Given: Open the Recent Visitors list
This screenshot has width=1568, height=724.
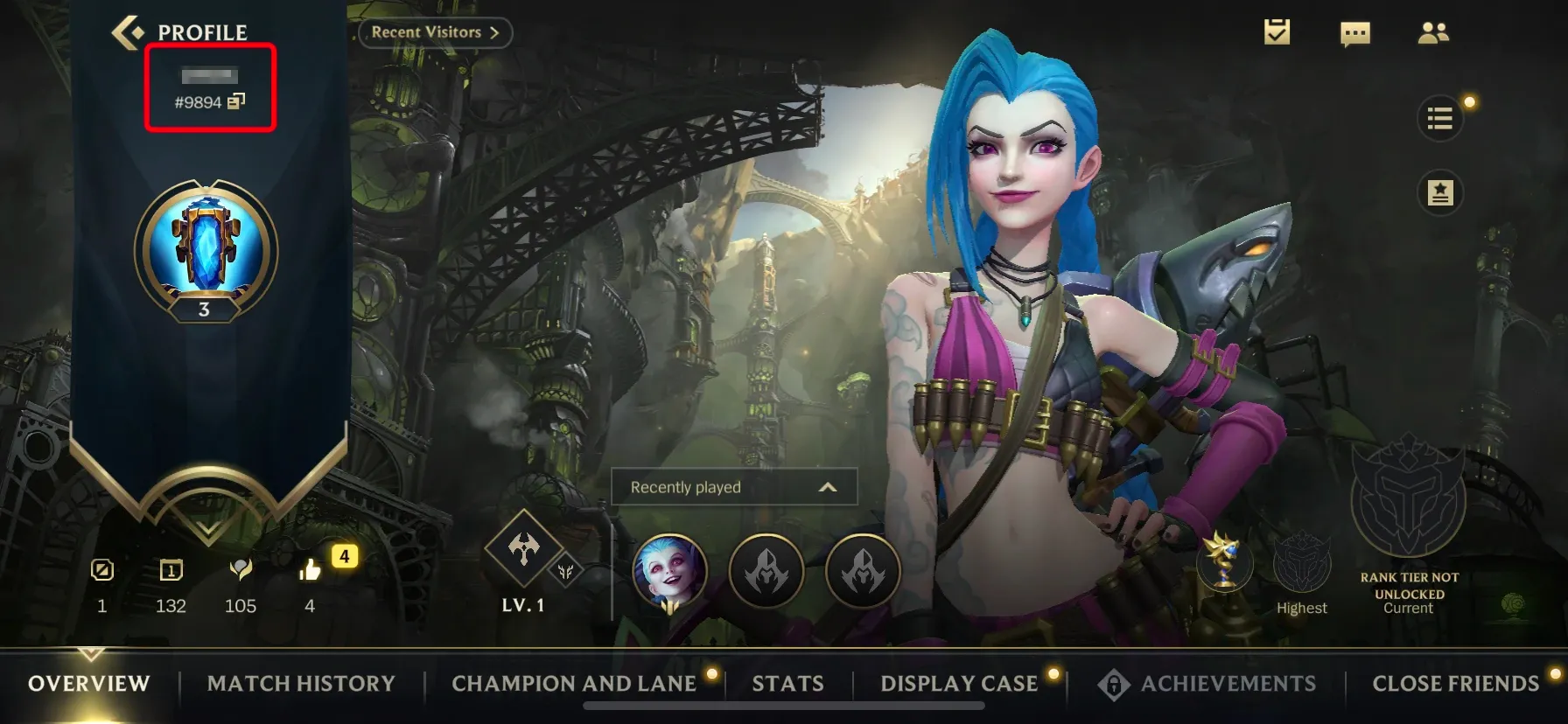Looking at the screenshot, I should pyautogui.click(x=435, y=32).
